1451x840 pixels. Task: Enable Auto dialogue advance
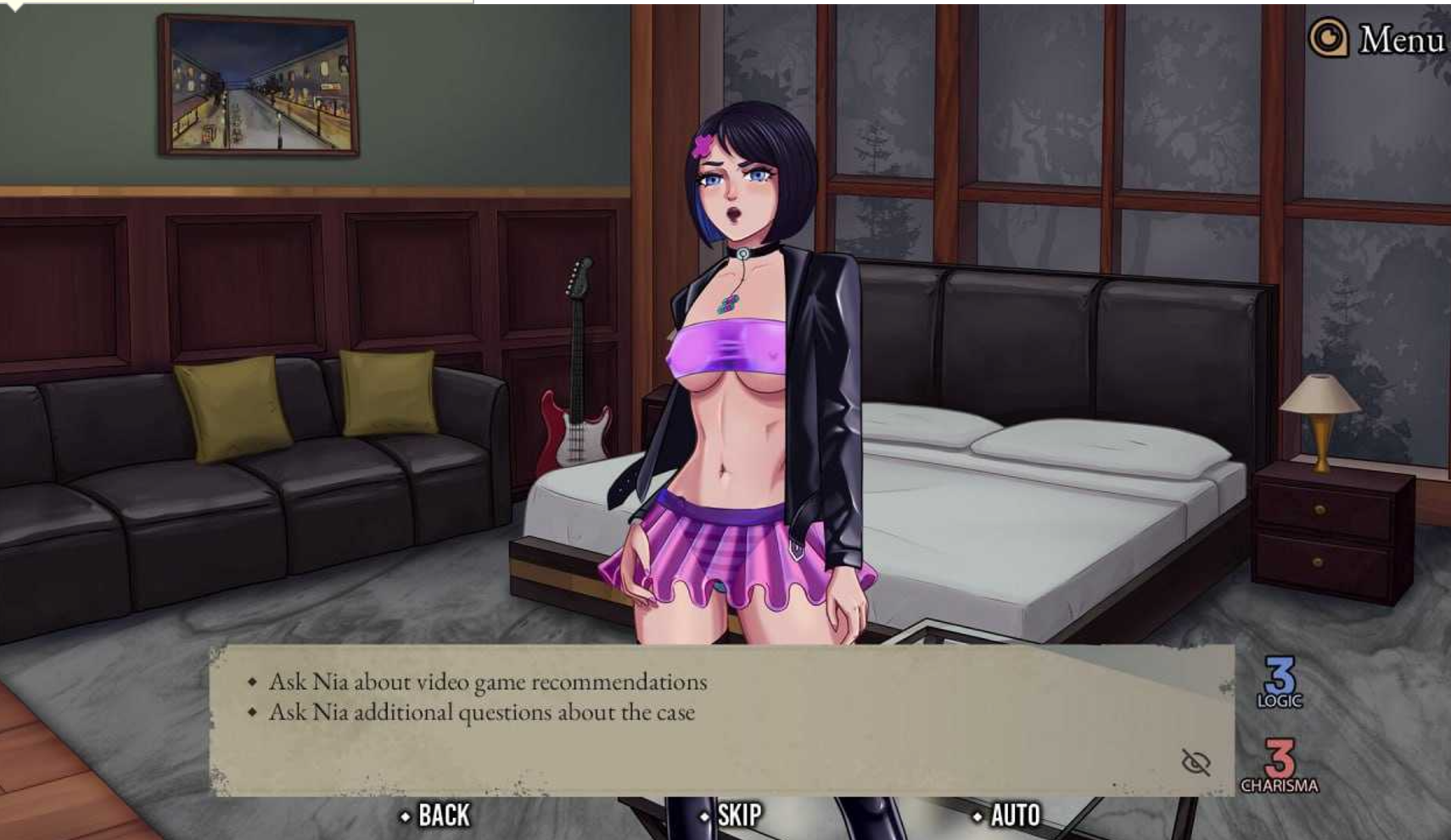click(x=1008, y=815)
